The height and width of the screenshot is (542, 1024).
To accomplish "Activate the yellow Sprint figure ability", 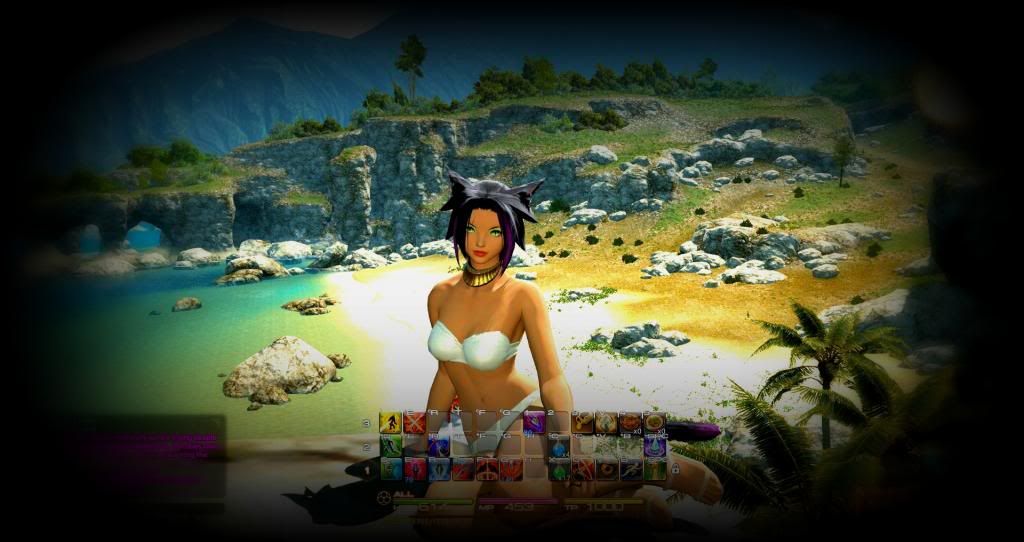I will (x=390, y=422).
